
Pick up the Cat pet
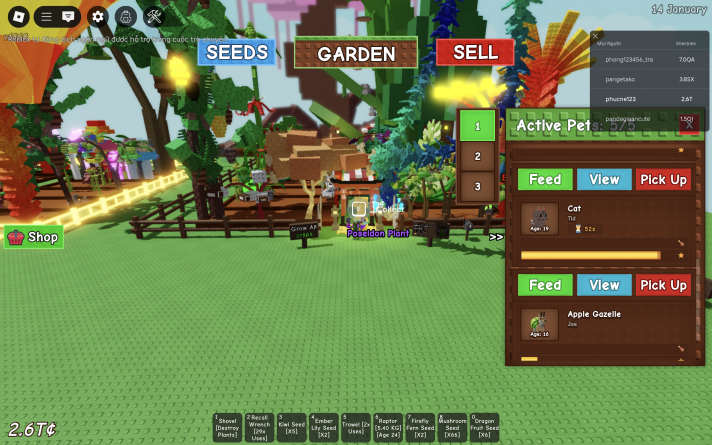(x=663, y=179)
